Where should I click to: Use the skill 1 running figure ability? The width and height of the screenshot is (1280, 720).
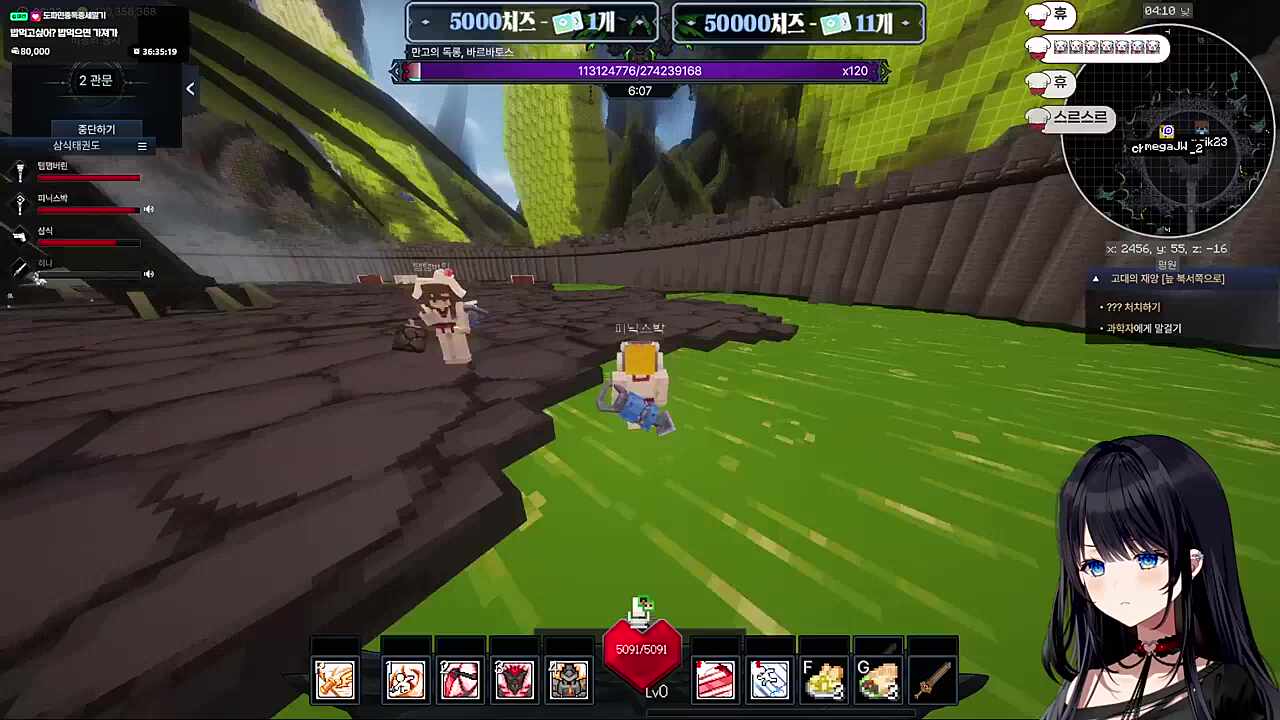coord(405,680)
